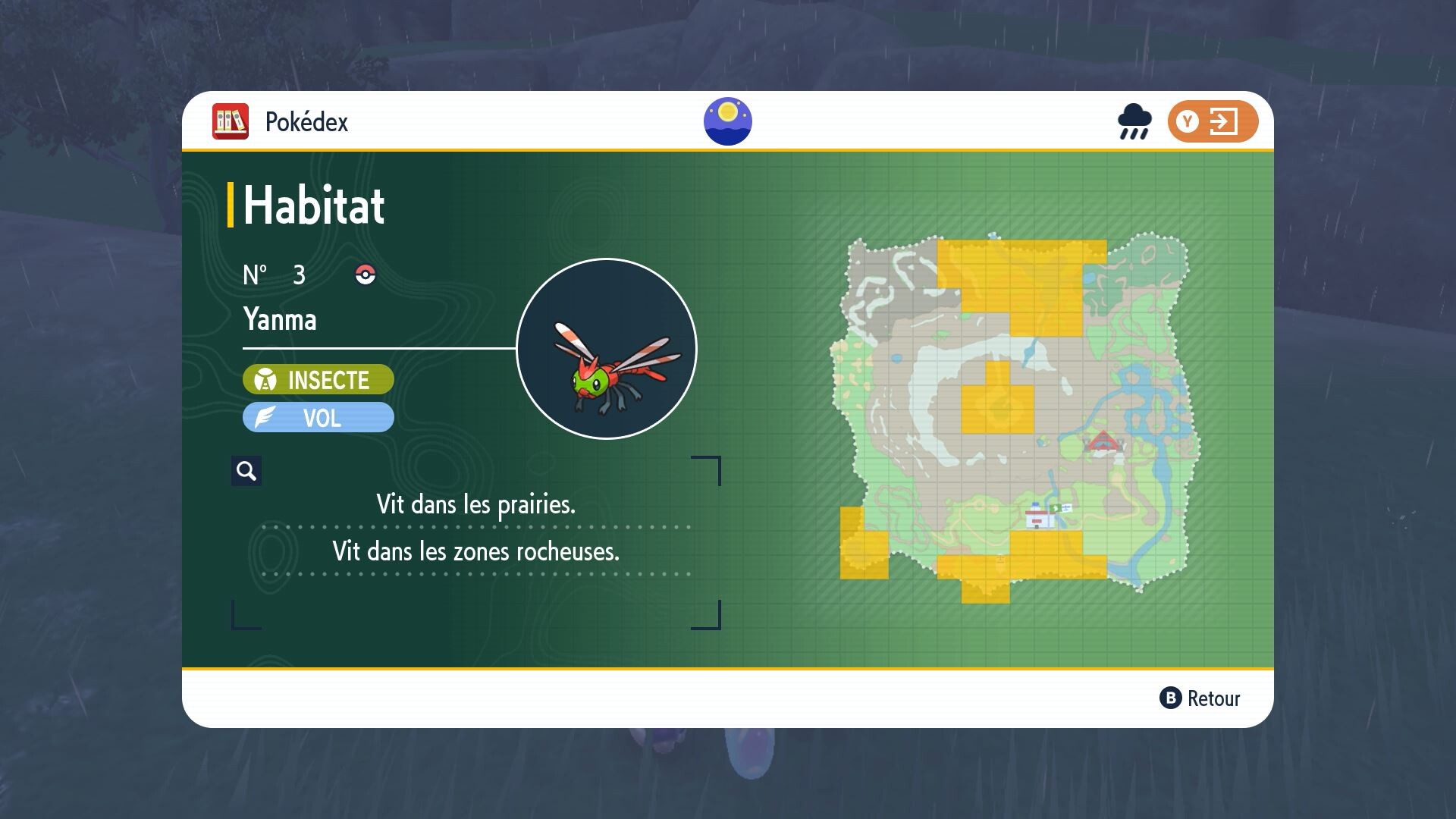Click the red Pokédex book icon
1456x819 pixels.
pos(230,121)
